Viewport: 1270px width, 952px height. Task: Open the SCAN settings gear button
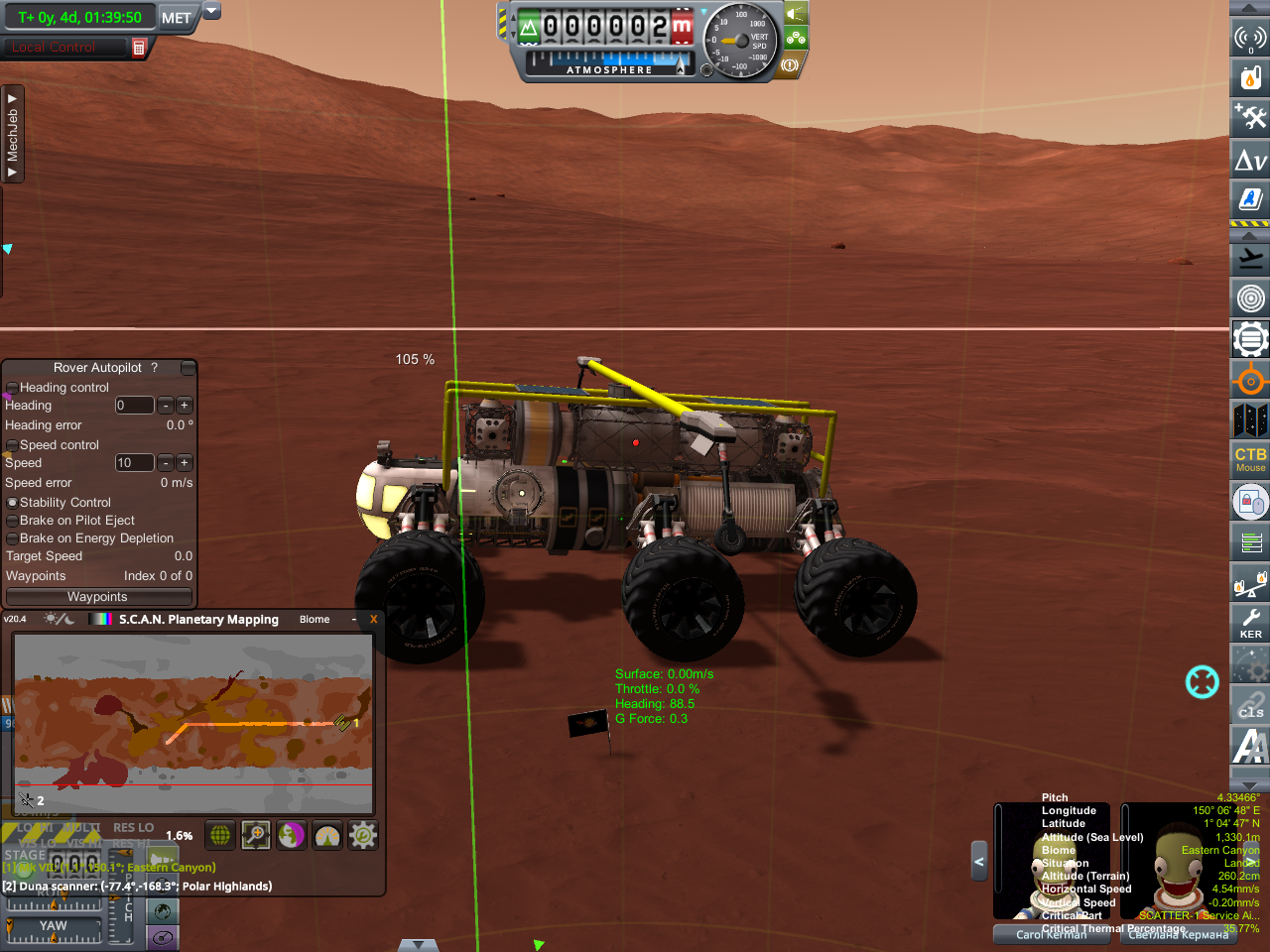coord(363,835)
